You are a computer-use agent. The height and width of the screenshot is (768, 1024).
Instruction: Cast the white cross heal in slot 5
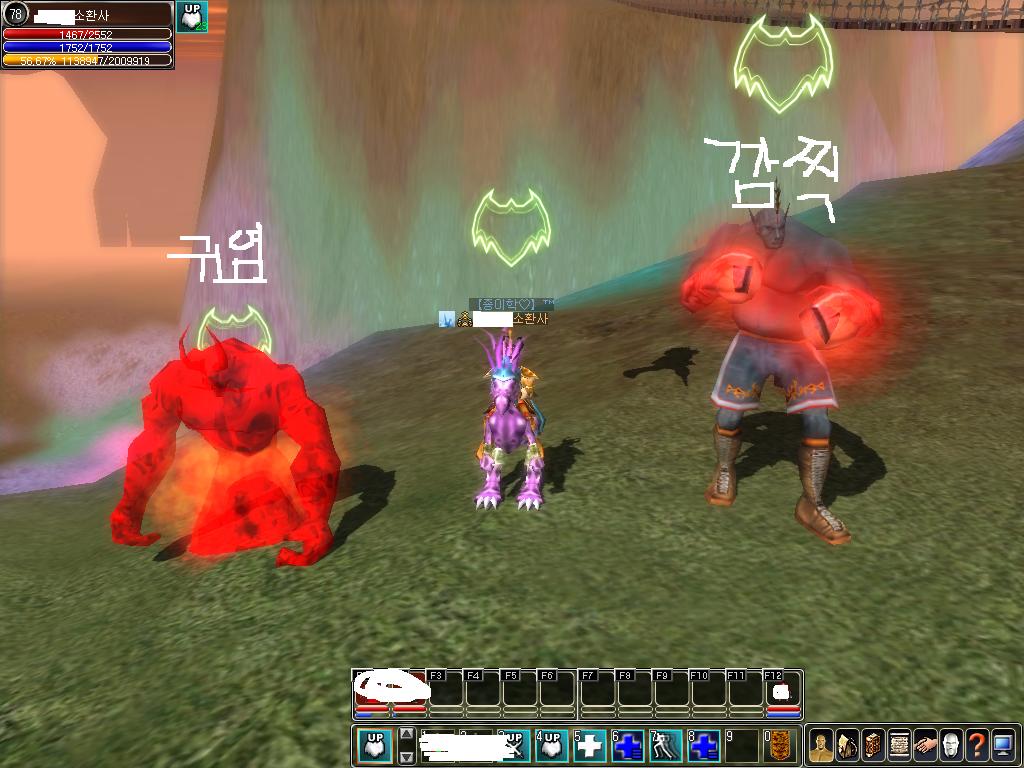(590, 746)
